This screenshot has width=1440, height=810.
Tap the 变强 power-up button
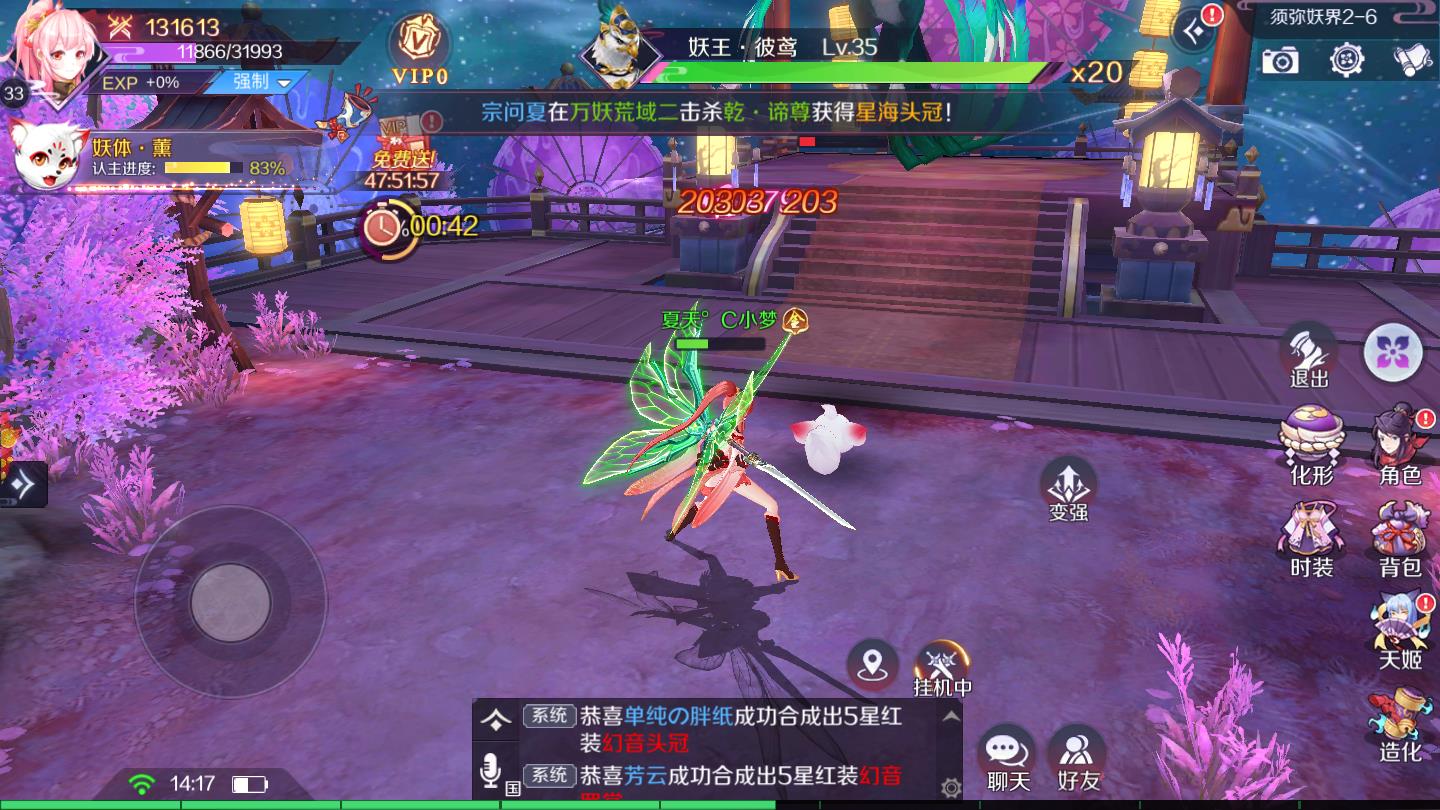(x=1068, y=490)
